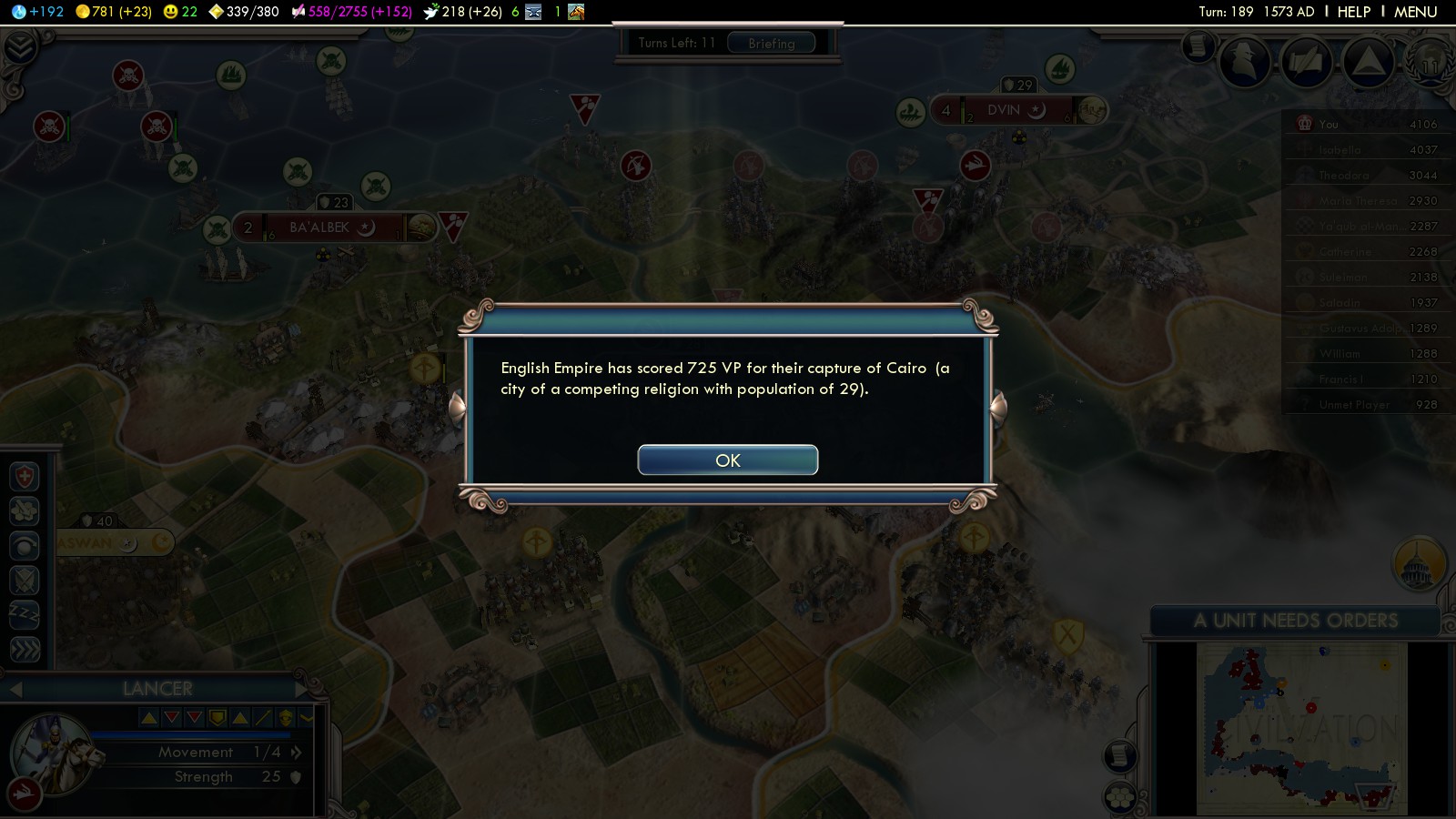
Task: Click the 'A Unit Needs Orders' banner
Action: coord(1295,621)
